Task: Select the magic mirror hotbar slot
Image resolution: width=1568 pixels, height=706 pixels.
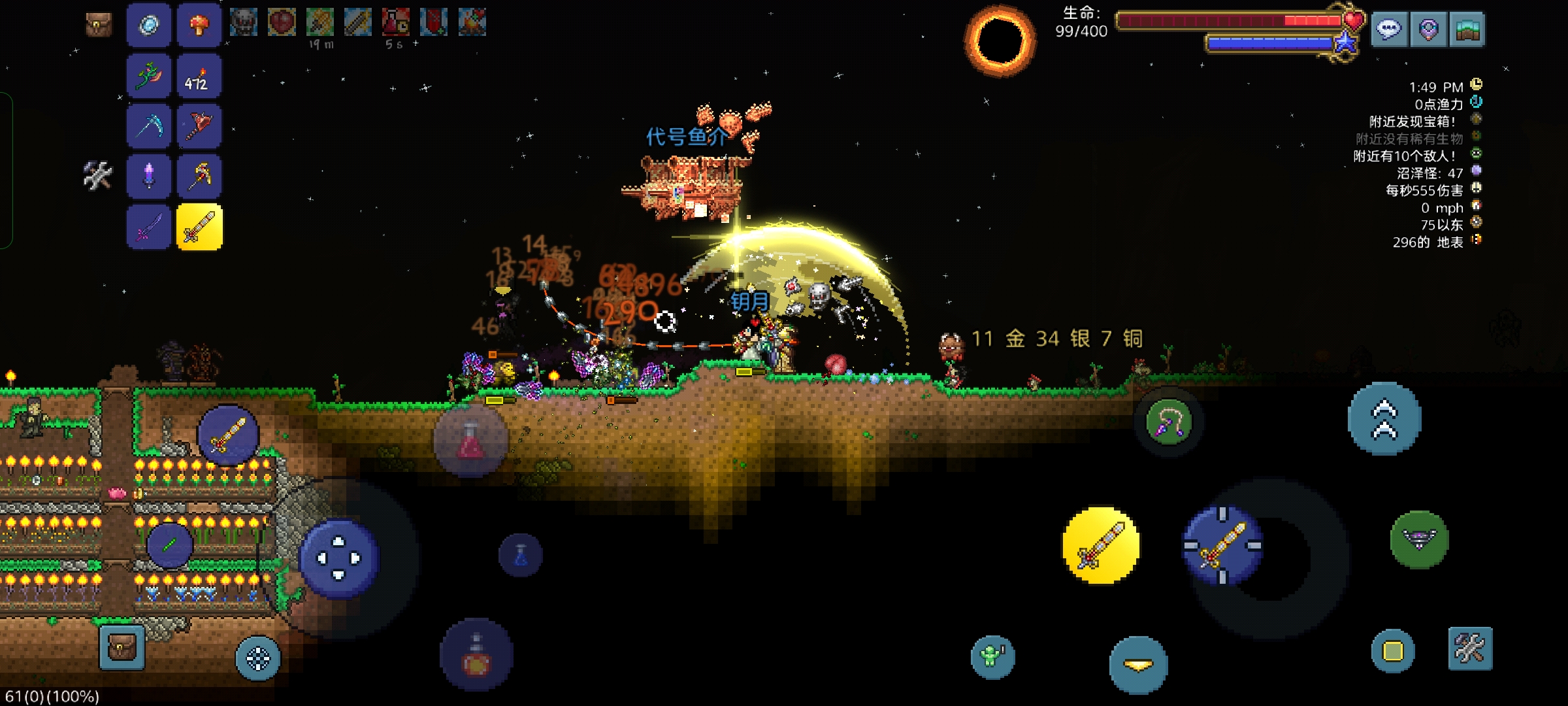Action: click(x=149, y=26)
